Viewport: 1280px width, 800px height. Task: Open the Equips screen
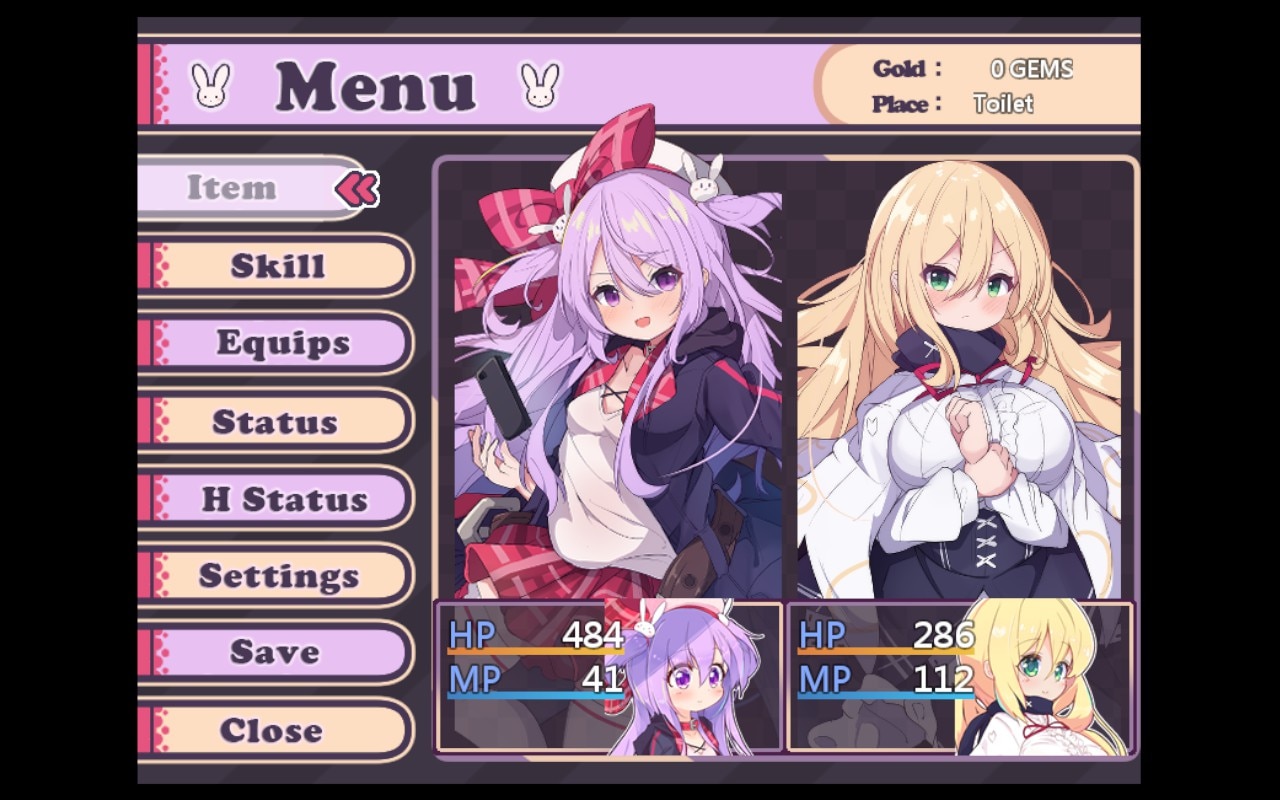coord(282,343)
